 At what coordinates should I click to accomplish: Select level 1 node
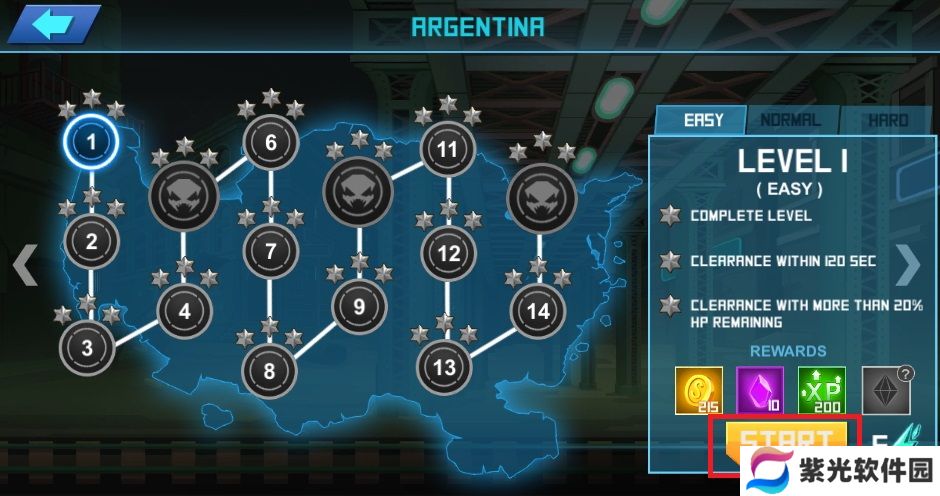91,142
